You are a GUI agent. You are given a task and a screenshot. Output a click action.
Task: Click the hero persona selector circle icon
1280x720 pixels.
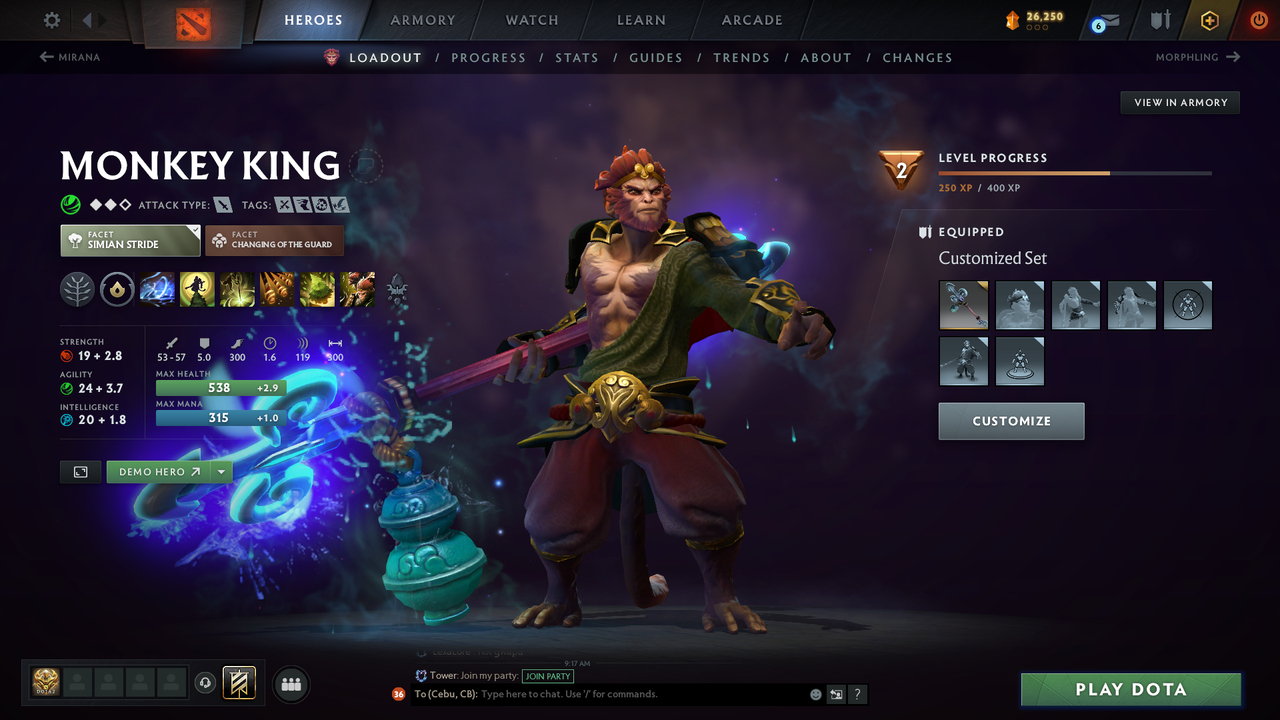(367, 166)
